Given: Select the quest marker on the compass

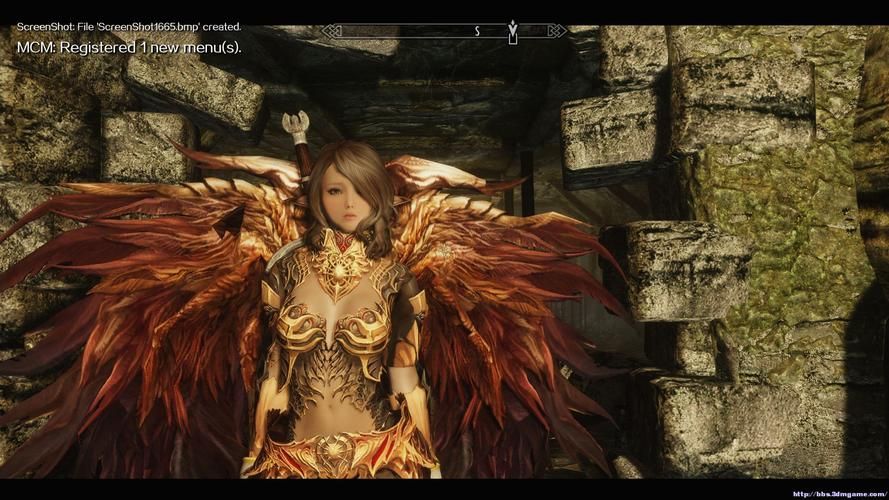Looking at the screenshot, I should pyautogui.click(x=513, y=31).
